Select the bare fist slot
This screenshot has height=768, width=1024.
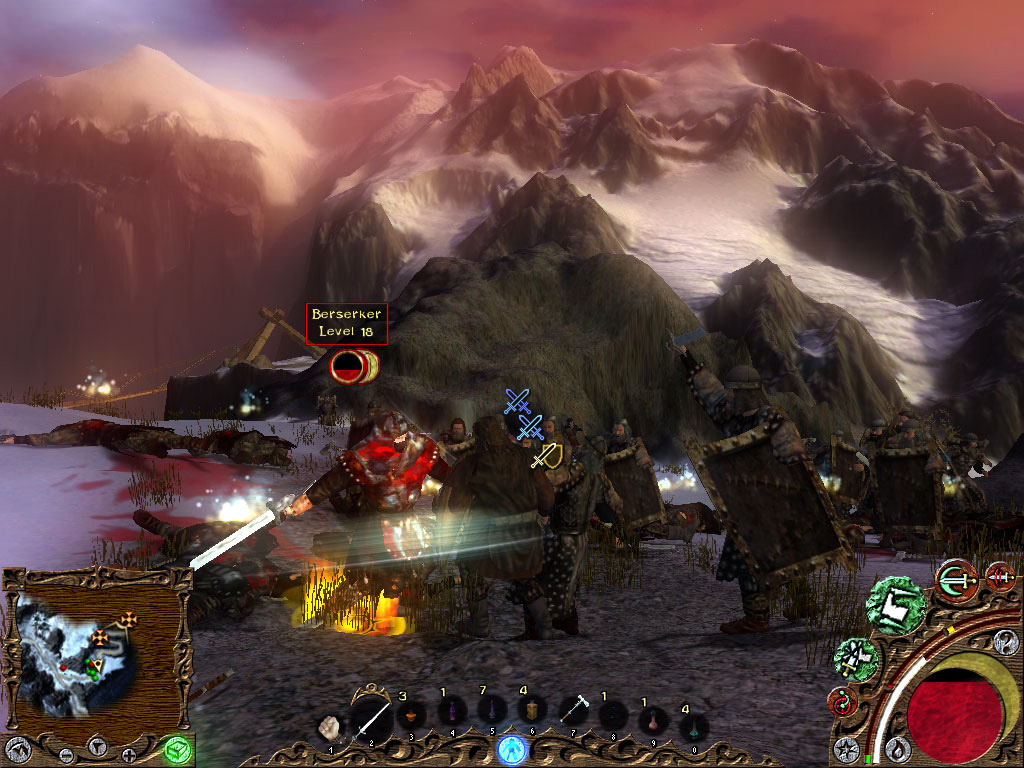coord(330,726)
